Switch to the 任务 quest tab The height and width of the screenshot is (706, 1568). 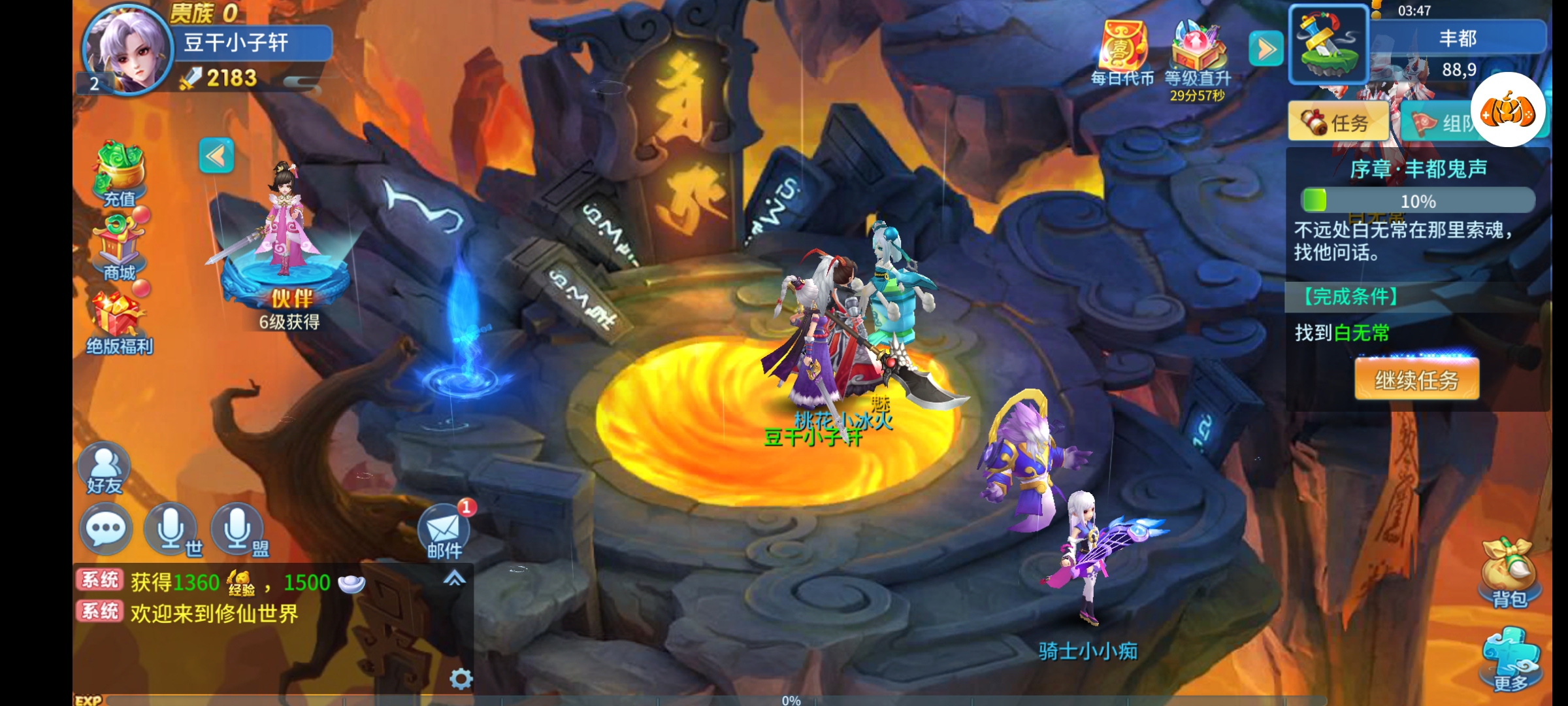1338,122
